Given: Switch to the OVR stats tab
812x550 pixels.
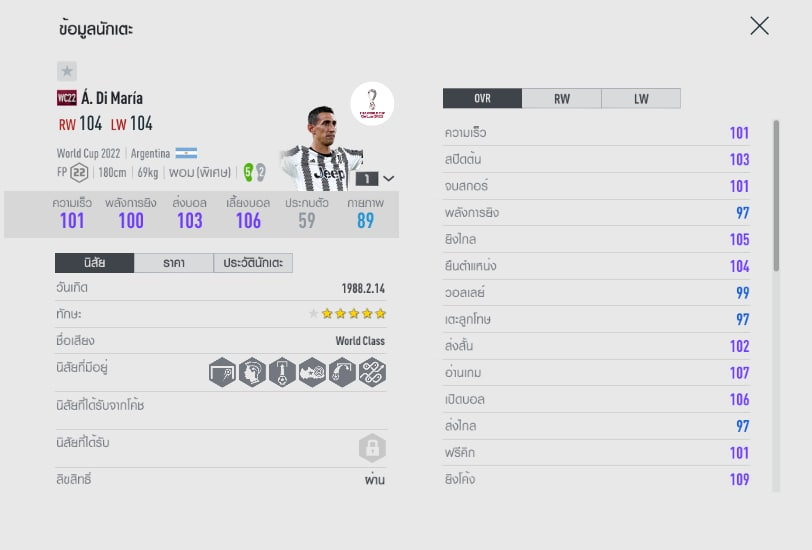Looking at the screenshot, I should 482,98.
